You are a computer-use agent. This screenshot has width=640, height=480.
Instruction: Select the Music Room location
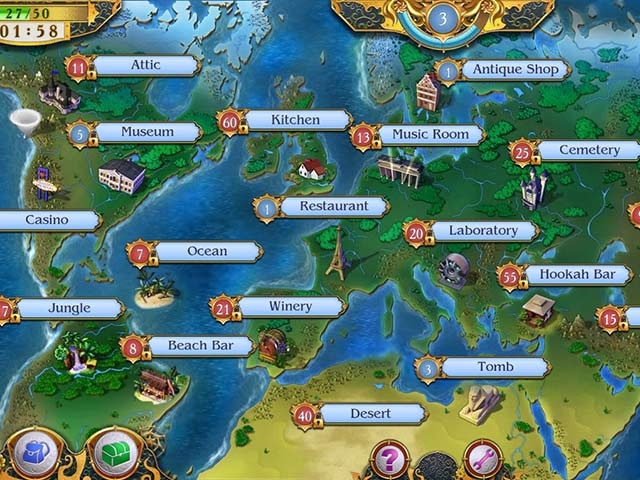[x=430, y=134]
